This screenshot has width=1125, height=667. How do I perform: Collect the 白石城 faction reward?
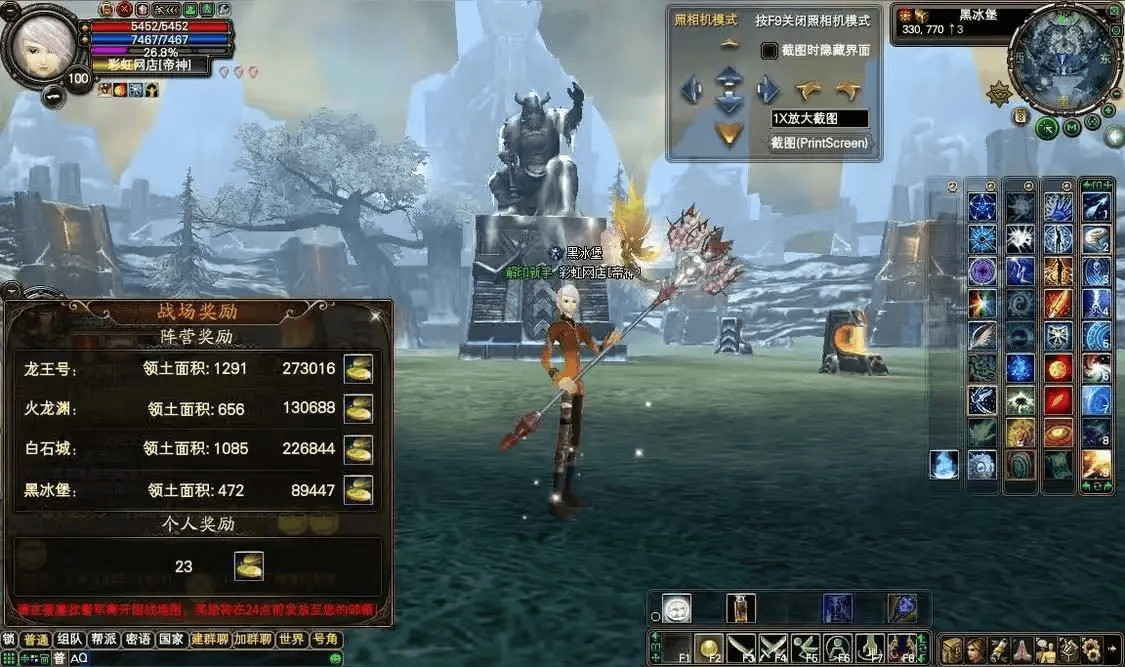[x=358, y=449]
